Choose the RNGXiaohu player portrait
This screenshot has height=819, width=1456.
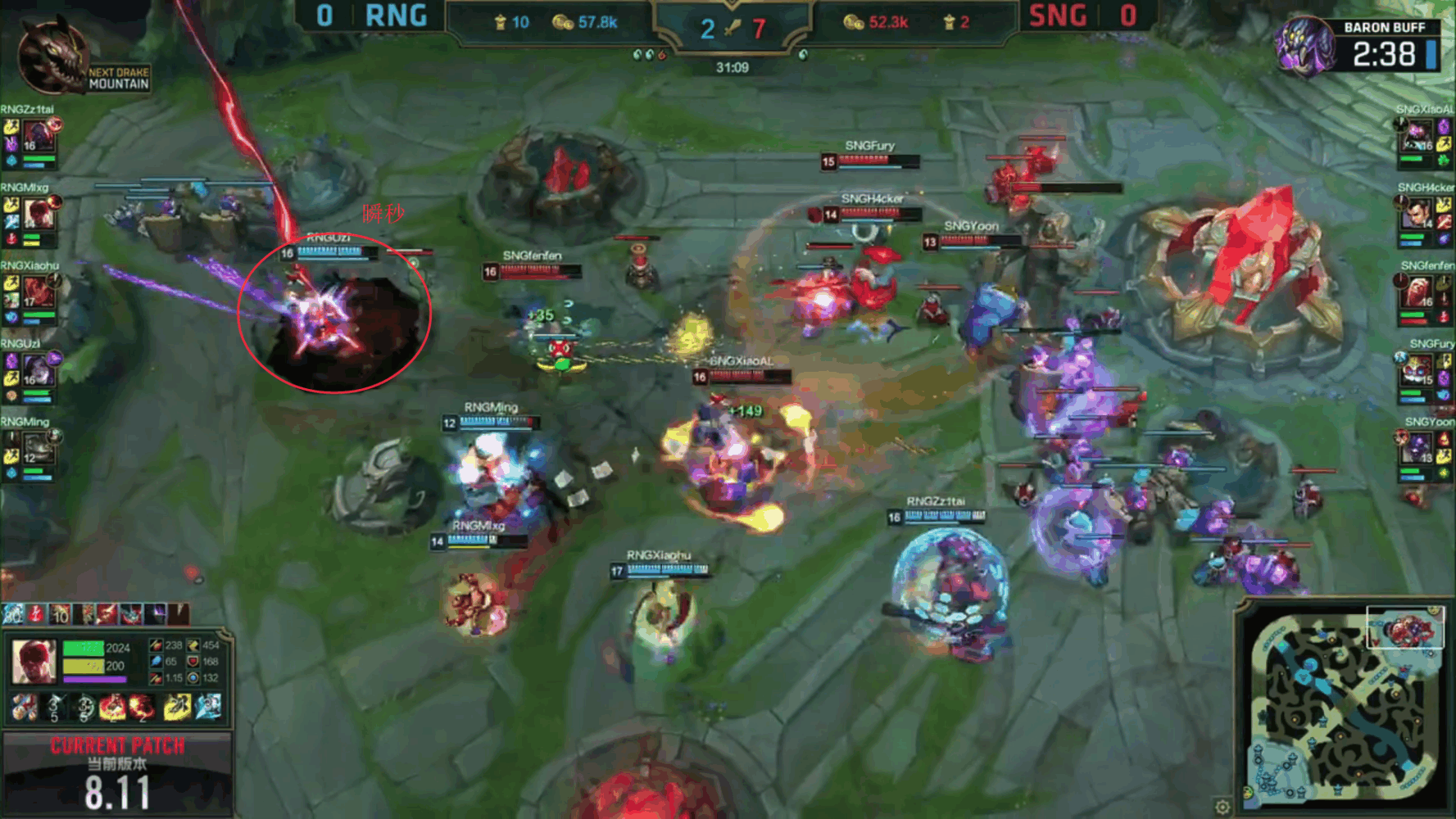coord(37,292)
